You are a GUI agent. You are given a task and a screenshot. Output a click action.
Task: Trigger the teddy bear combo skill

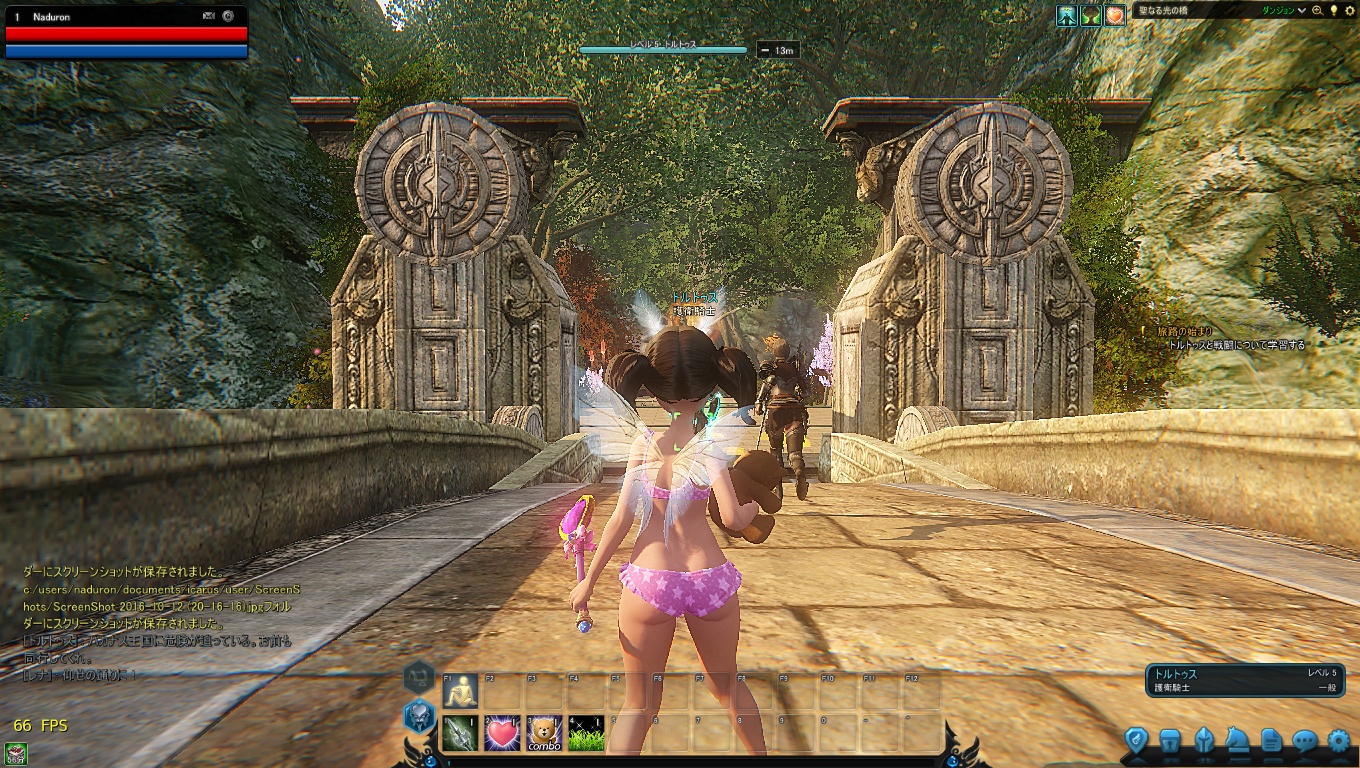[x=545, y=734]
